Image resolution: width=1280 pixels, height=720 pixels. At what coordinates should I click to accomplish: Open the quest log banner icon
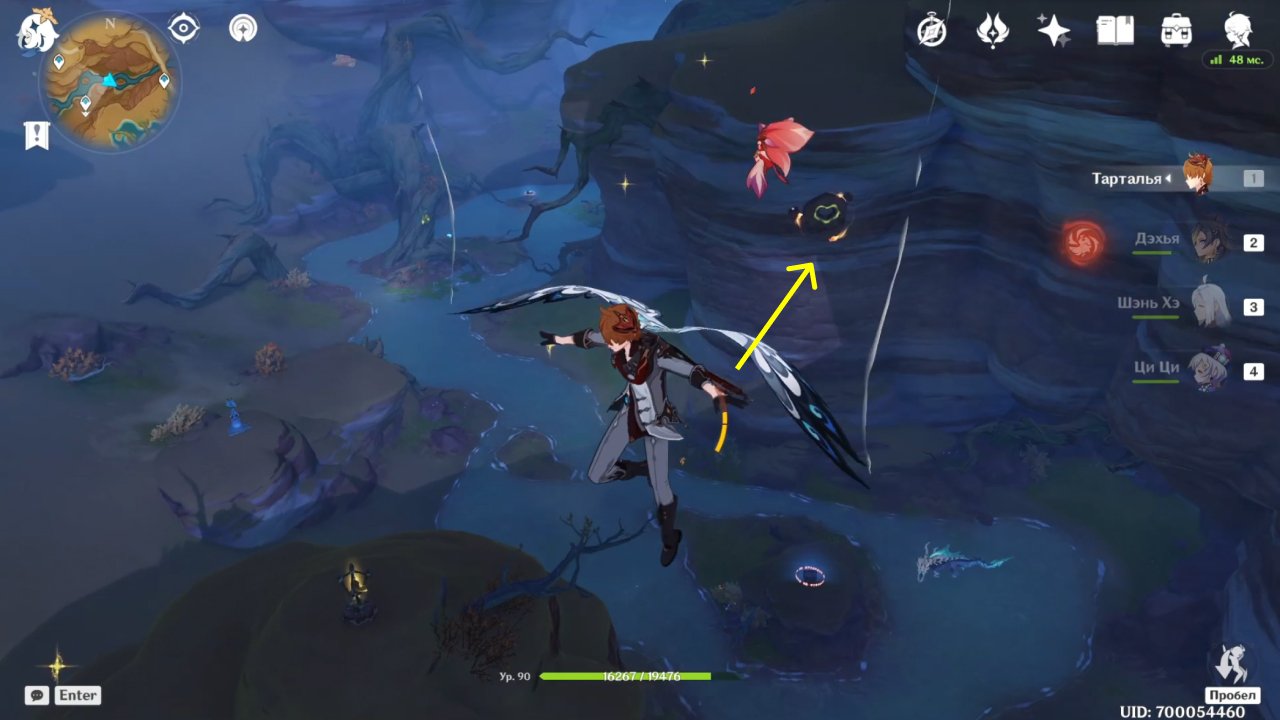[x=37, y=136]
